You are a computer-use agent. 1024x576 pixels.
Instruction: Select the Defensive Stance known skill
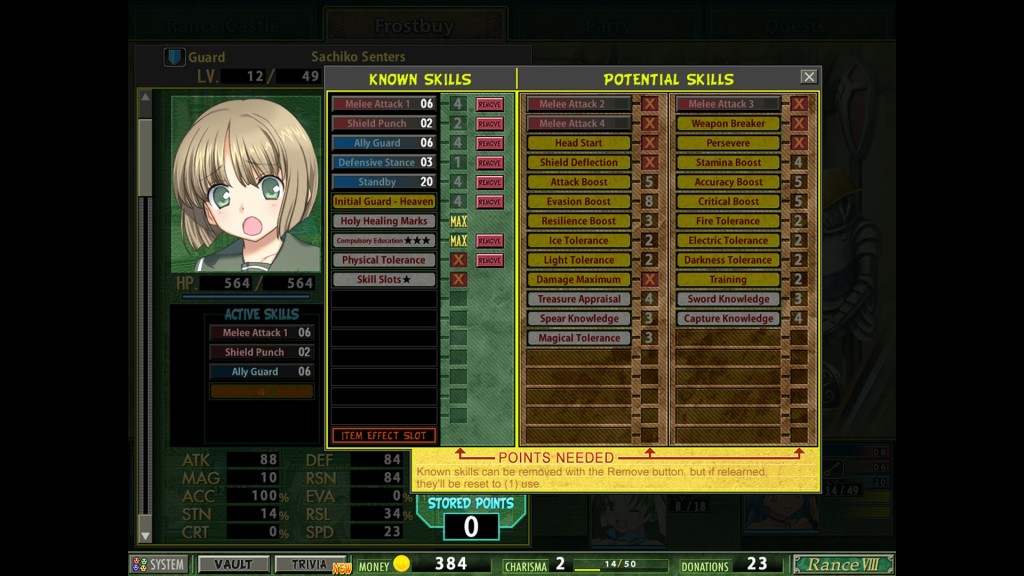pos(384,162)
